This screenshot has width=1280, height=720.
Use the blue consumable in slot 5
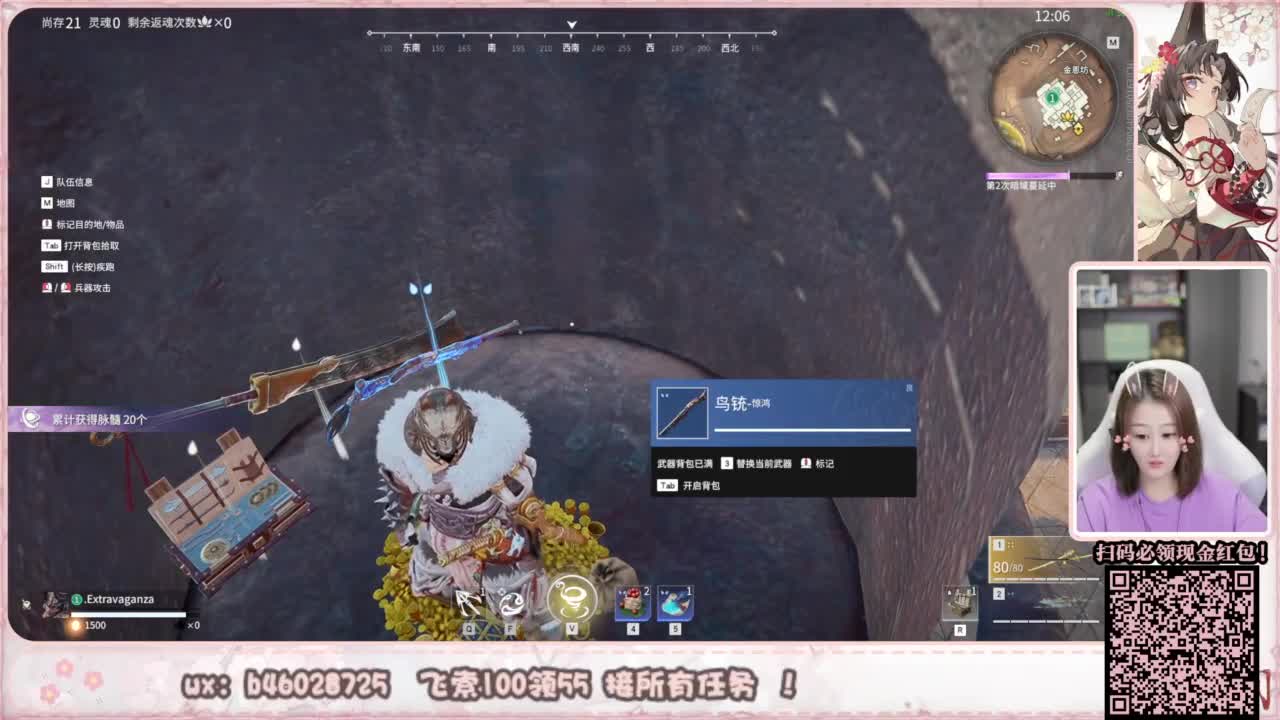click(675, 602)
